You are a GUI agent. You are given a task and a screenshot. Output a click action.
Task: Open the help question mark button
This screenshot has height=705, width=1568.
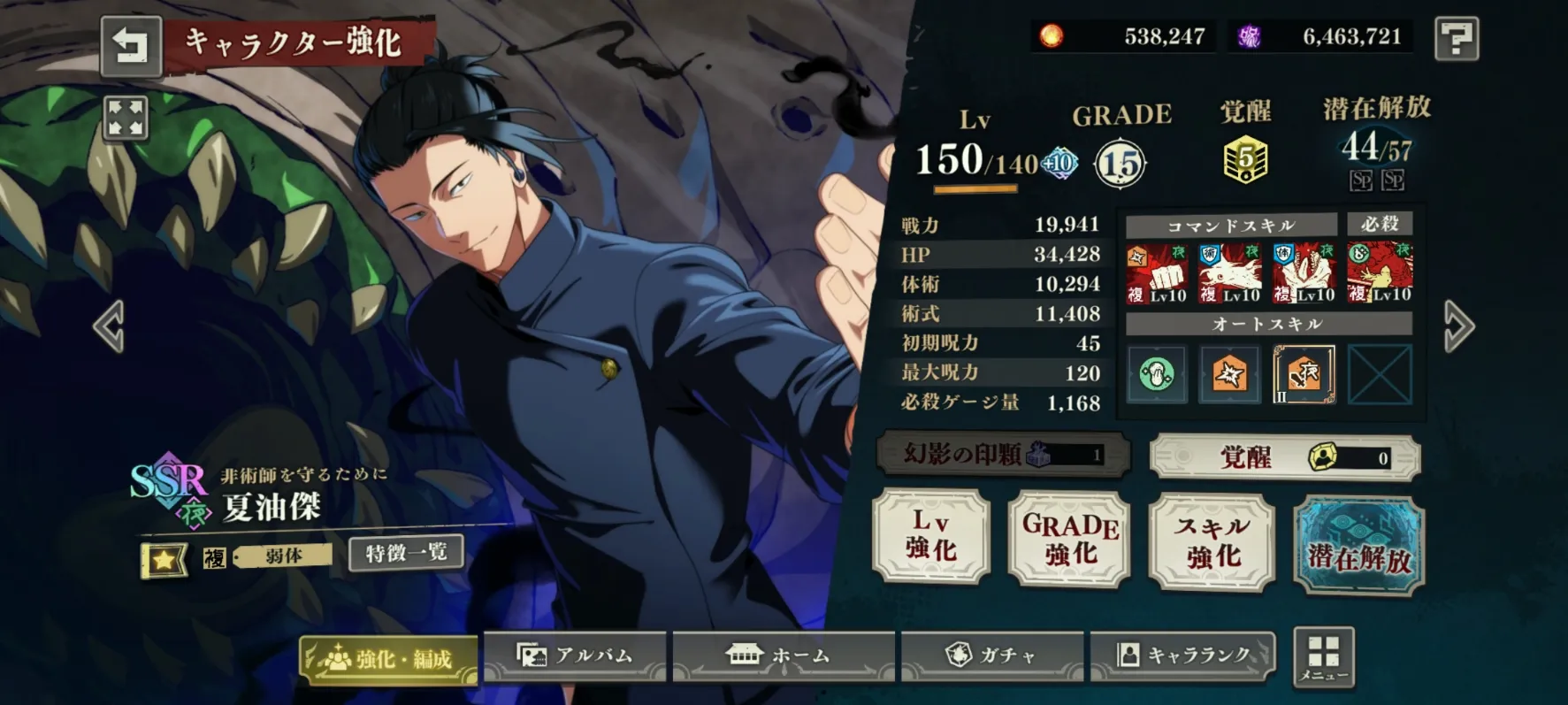point(1456,38)
